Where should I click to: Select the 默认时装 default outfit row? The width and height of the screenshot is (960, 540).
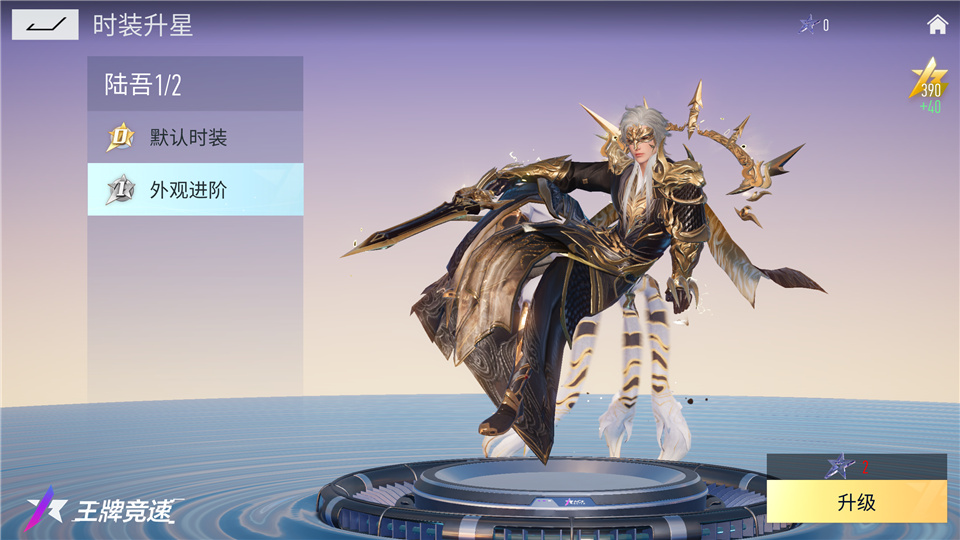click(x=195, y=137)
